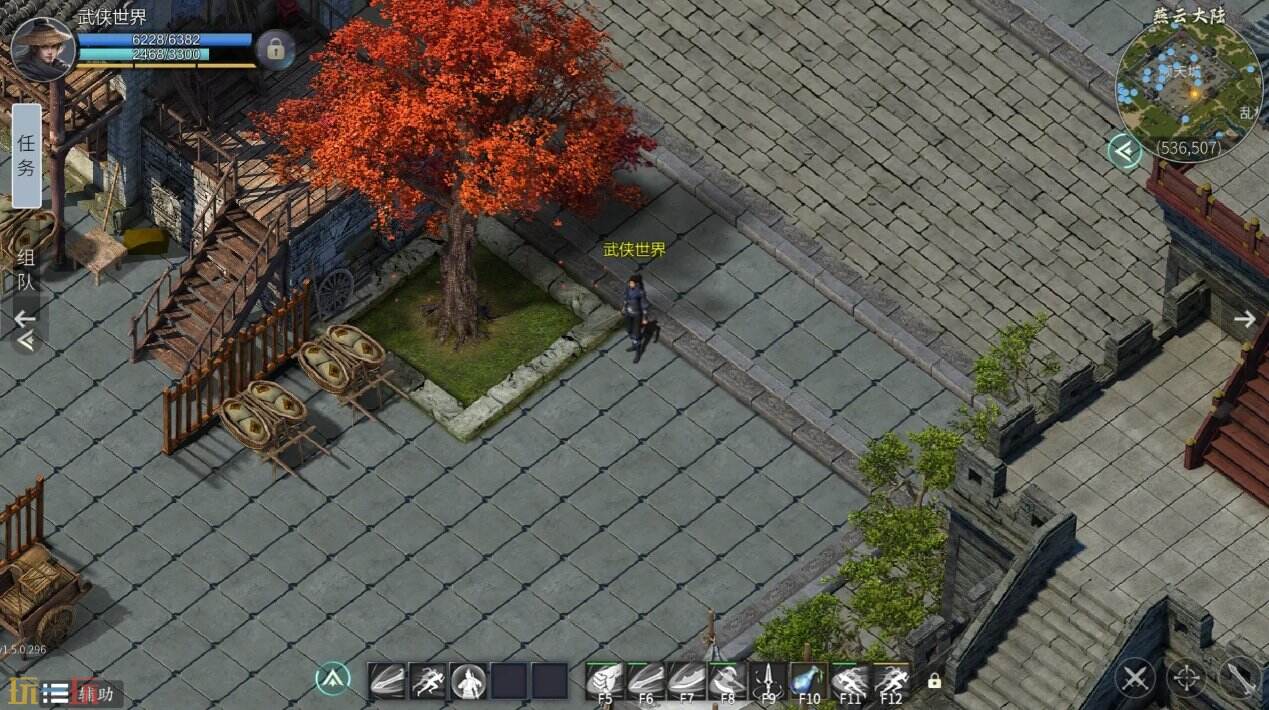
Task: Click the straw-hat character portrait
Action: [43, 49]
